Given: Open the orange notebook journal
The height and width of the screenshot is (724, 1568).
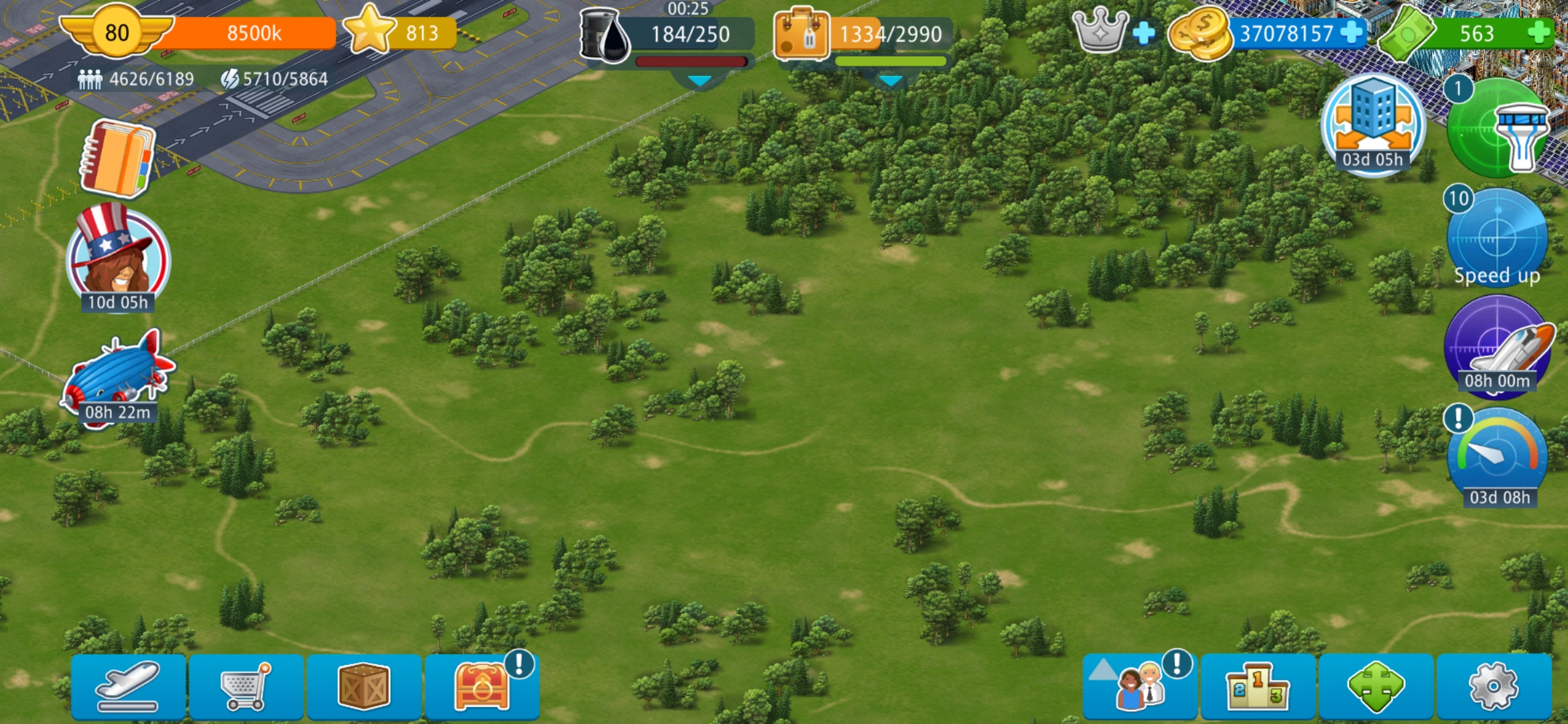Looking at the screenshot, I should [117, 158].
